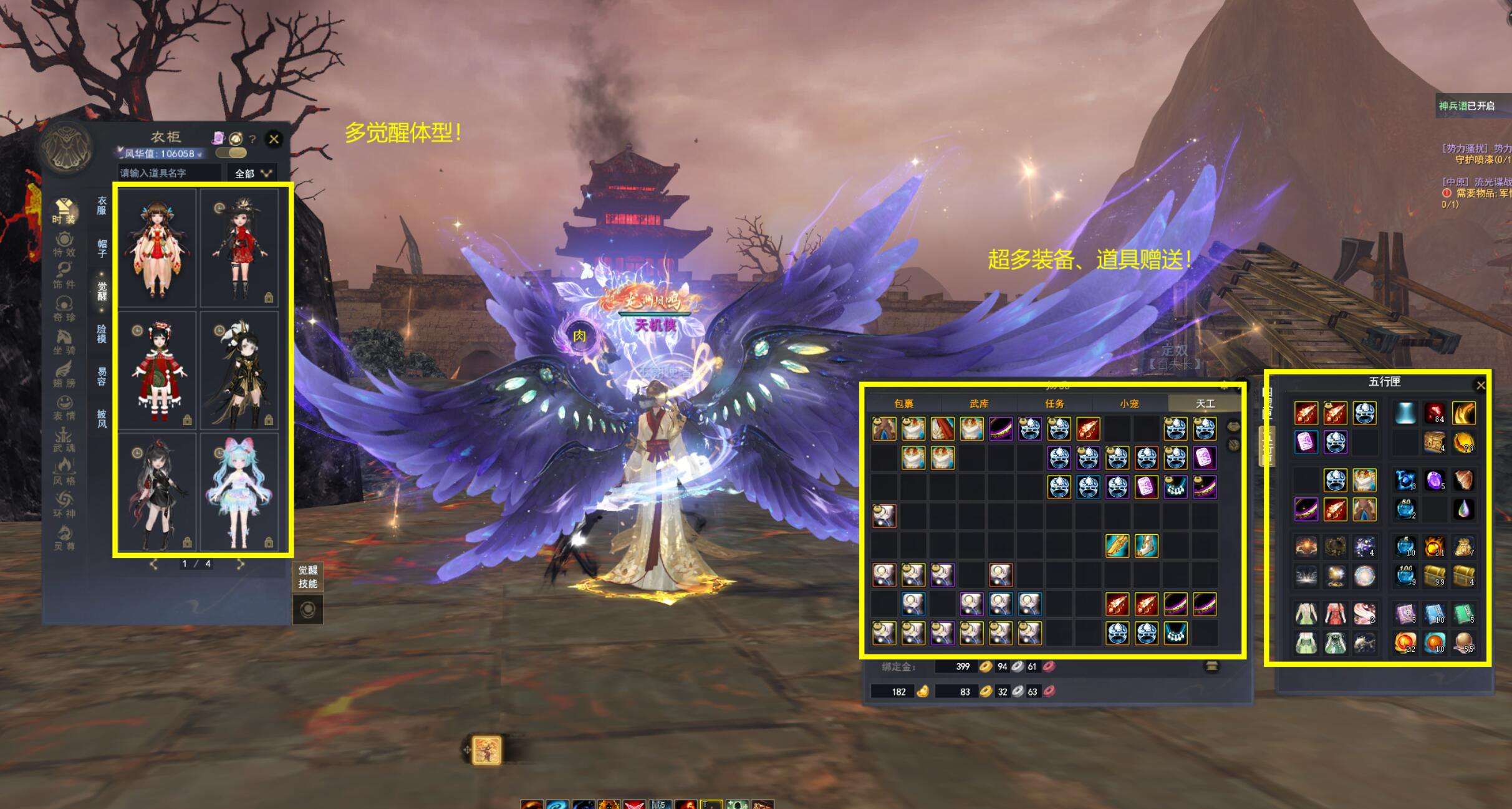This screenshot has width=1512, height=809.
Task: Switch to the 帽子 hat category
Action: pos(102,247)
